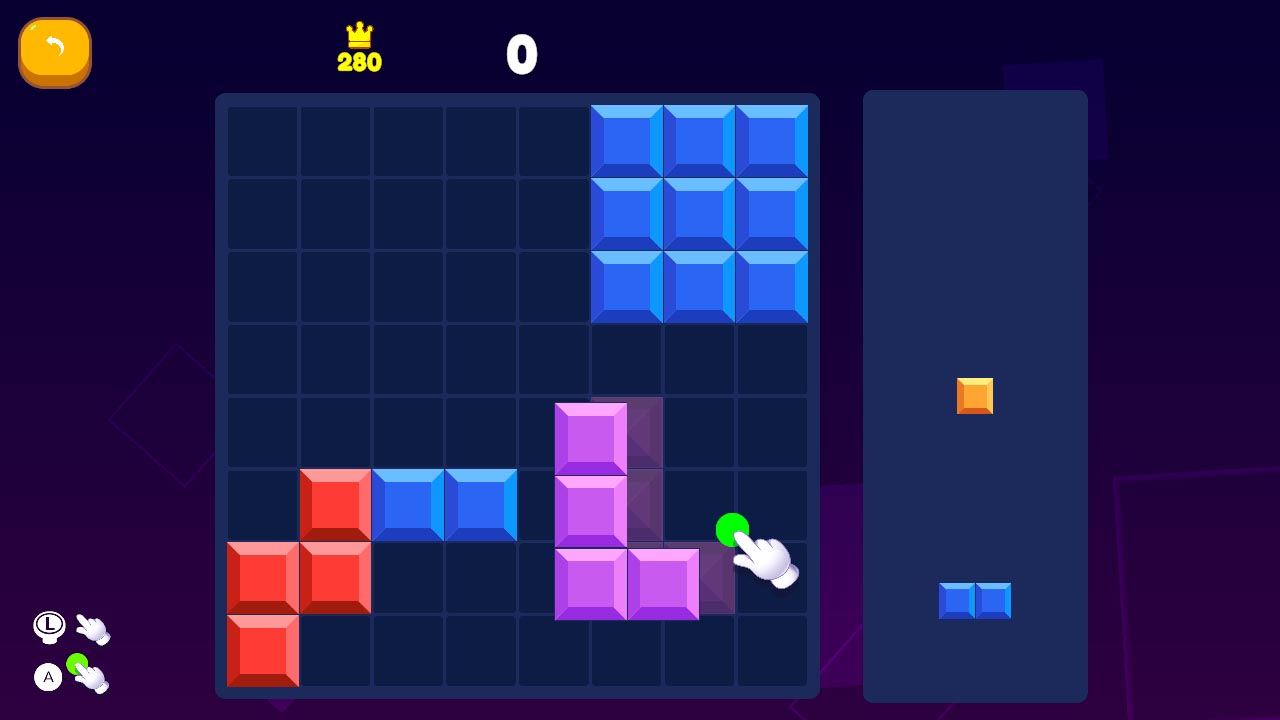Click the high score value 280
Image resolution: width=1280 pixels, height=720 pixels.
(360, 62)
